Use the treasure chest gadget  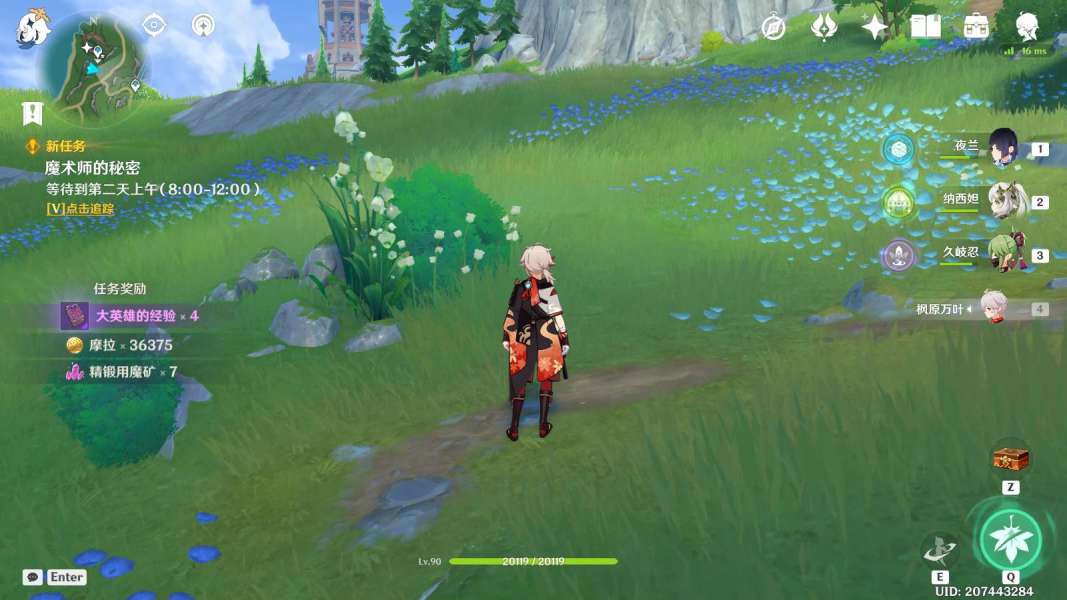1010,459
